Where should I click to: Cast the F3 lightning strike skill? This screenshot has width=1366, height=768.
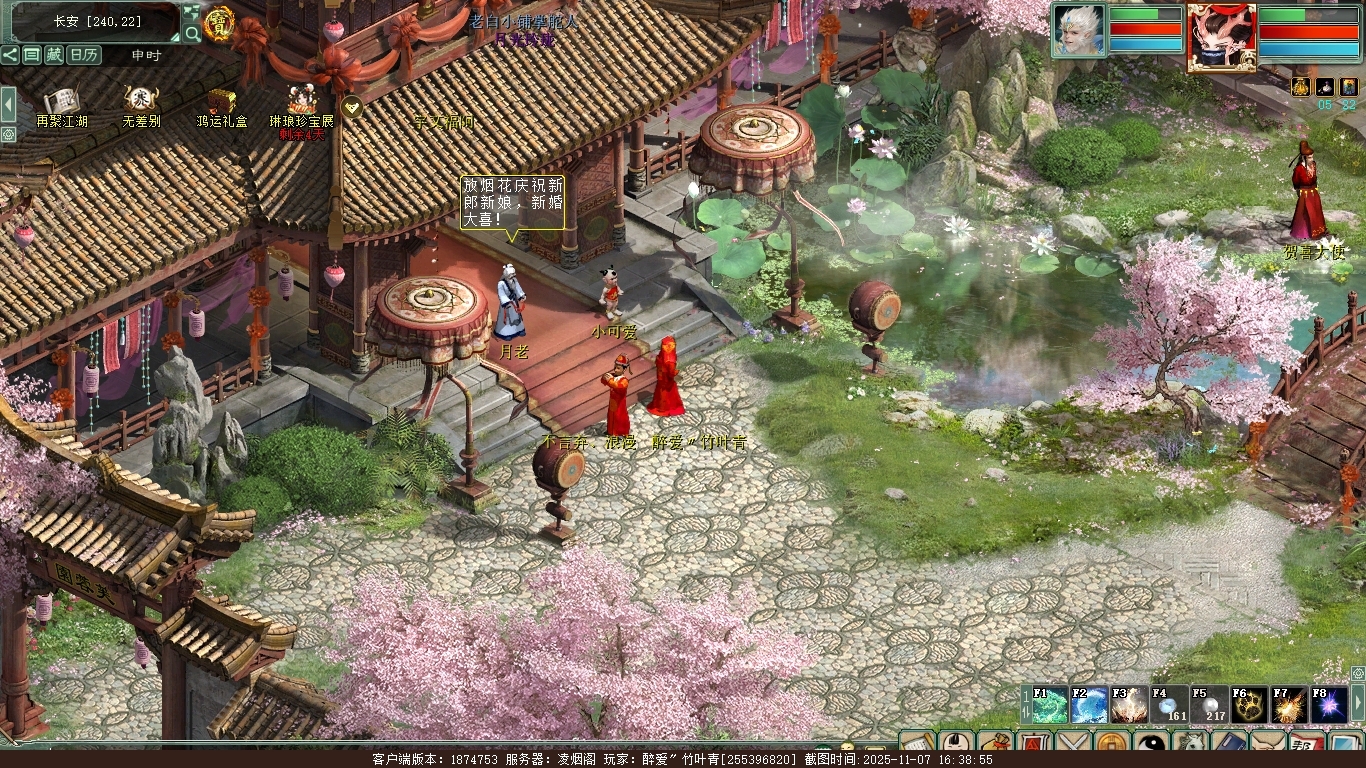tap(1130, 705)
